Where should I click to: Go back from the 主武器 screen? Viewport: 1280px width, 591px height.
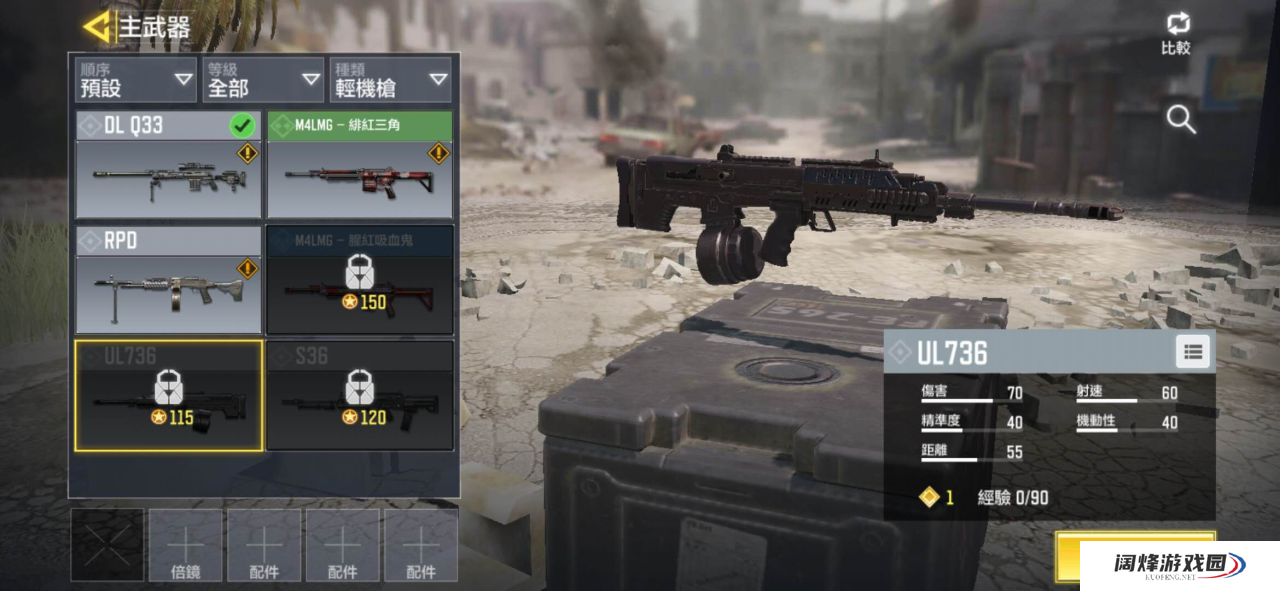coord(97,27)
